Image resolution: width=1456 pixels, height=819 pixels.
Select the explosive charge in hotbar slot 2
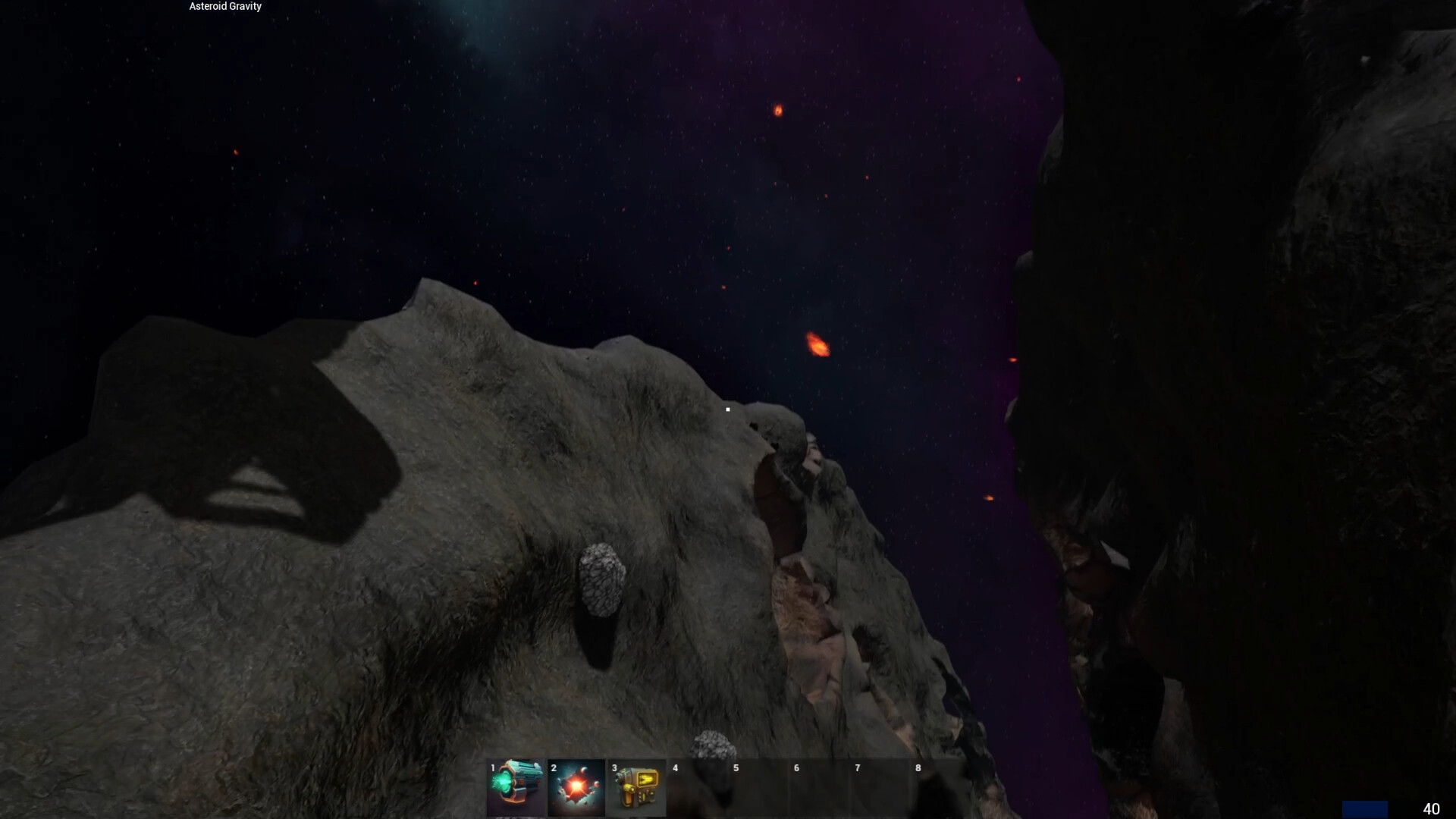point(576,787)
